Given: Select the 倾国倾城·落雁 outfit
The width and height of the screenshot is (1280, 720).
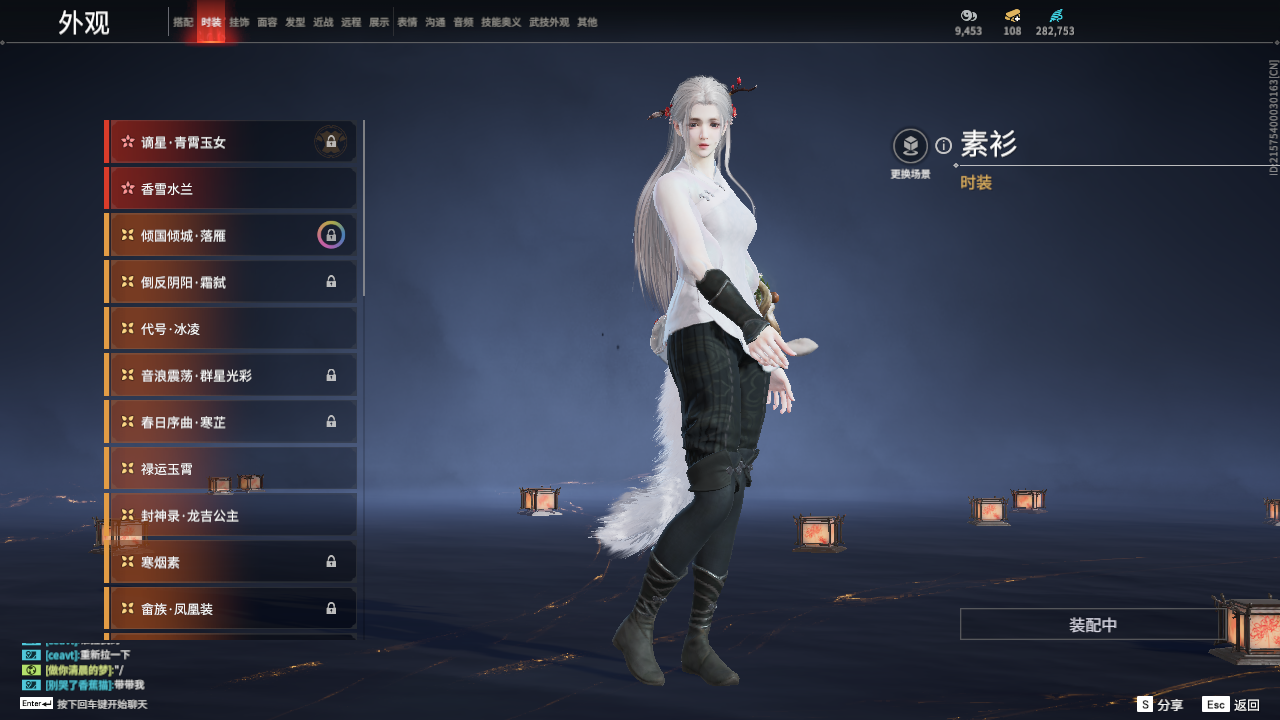Looking at the screenshot, I should click(x=231, y=236).
